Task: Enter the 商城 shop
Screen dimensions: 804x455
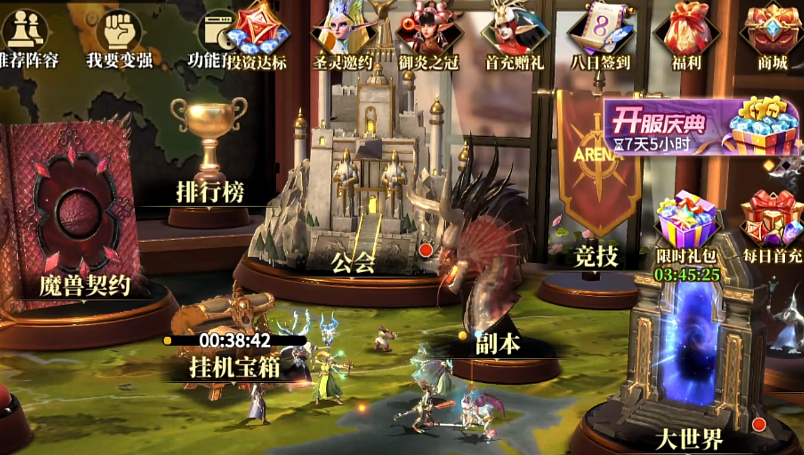Action: point(771,32)
